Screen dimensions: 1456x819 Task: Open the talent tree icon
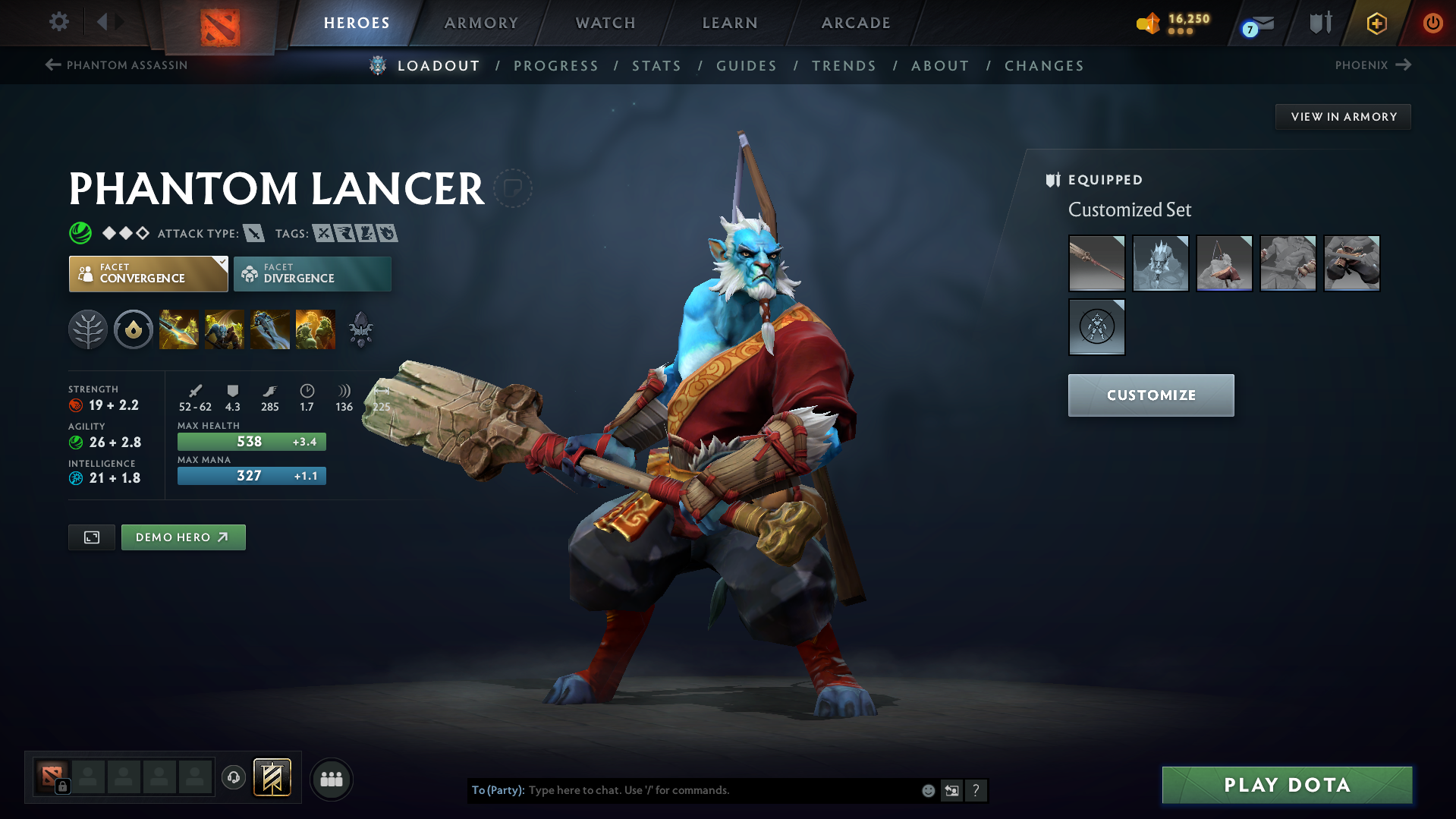pyautogui.click(x=87, y=329)
